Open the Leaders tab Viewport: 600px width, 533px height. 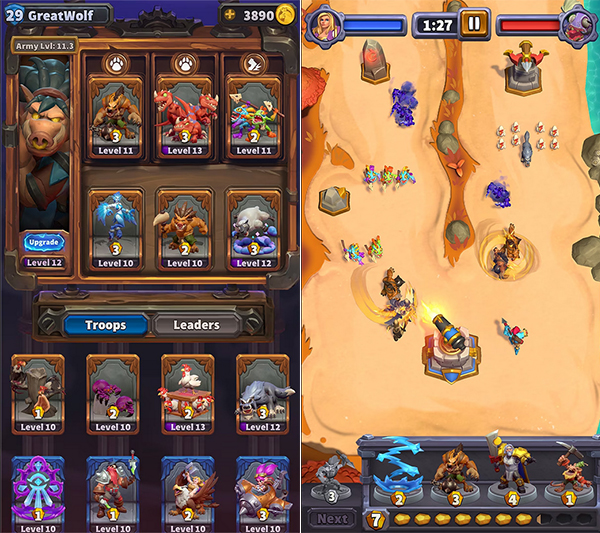197,325
